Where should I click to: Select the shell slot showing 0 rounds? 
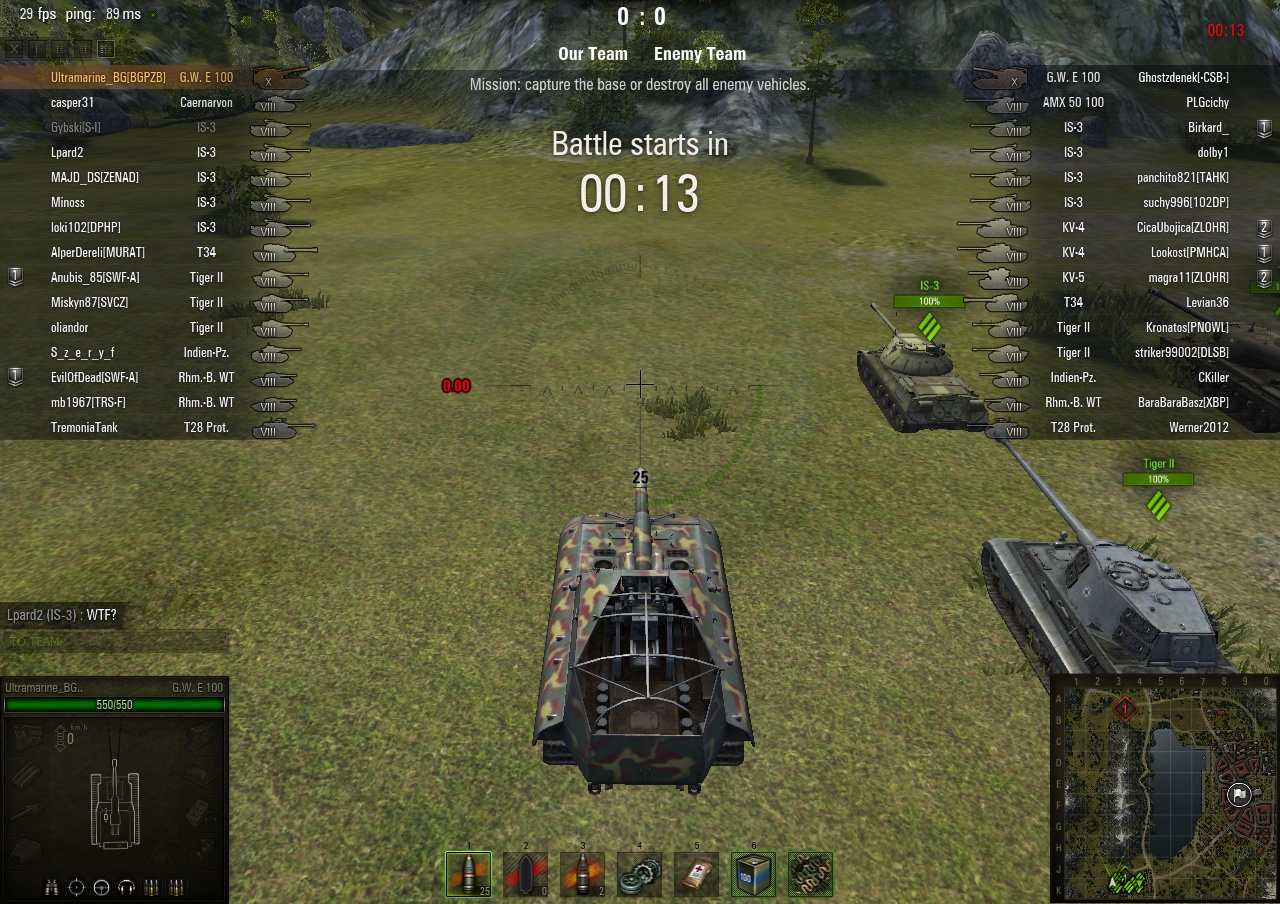(x=525, y=874)
